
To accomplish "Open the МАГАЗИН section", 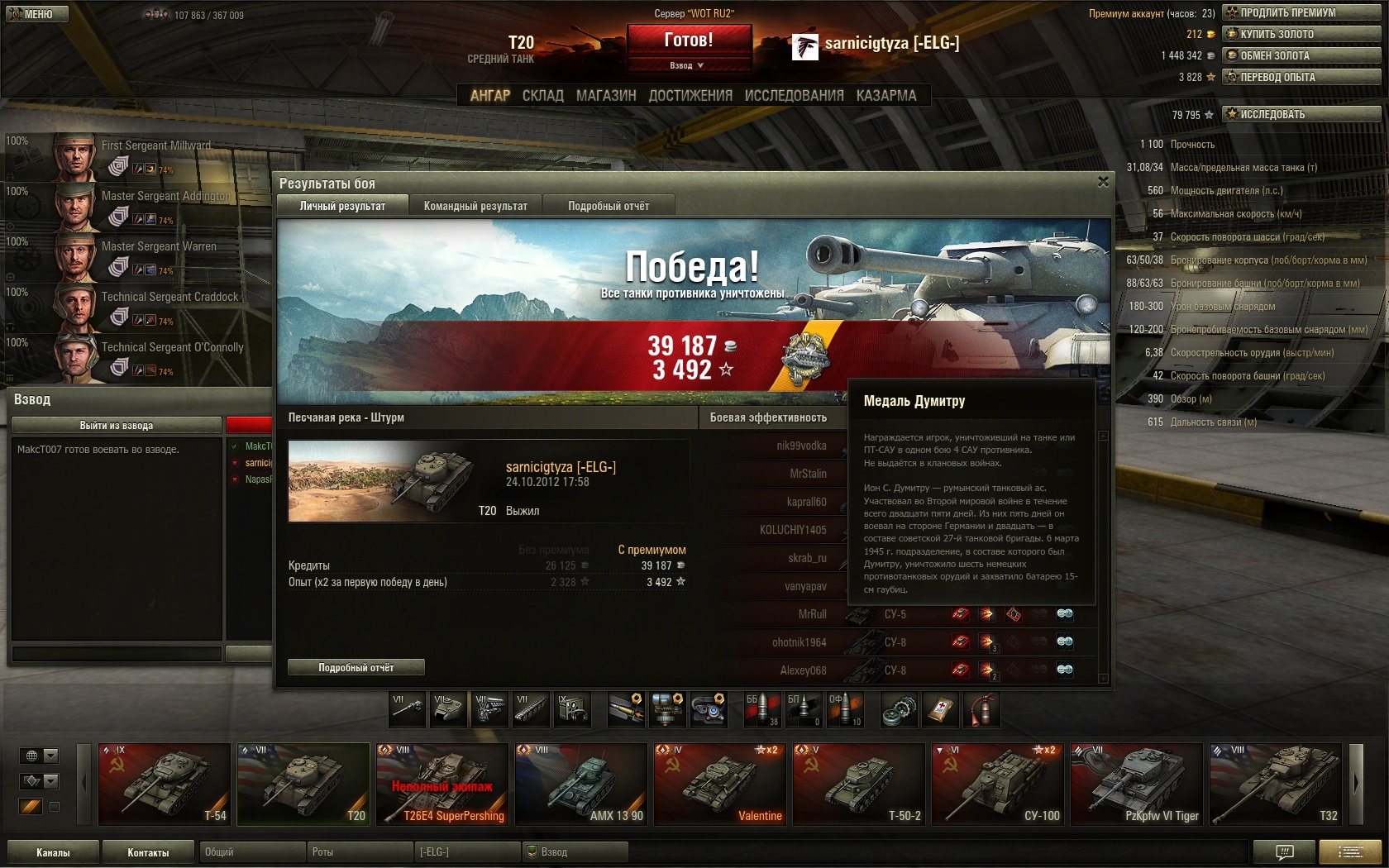I will tap(606, 96).
